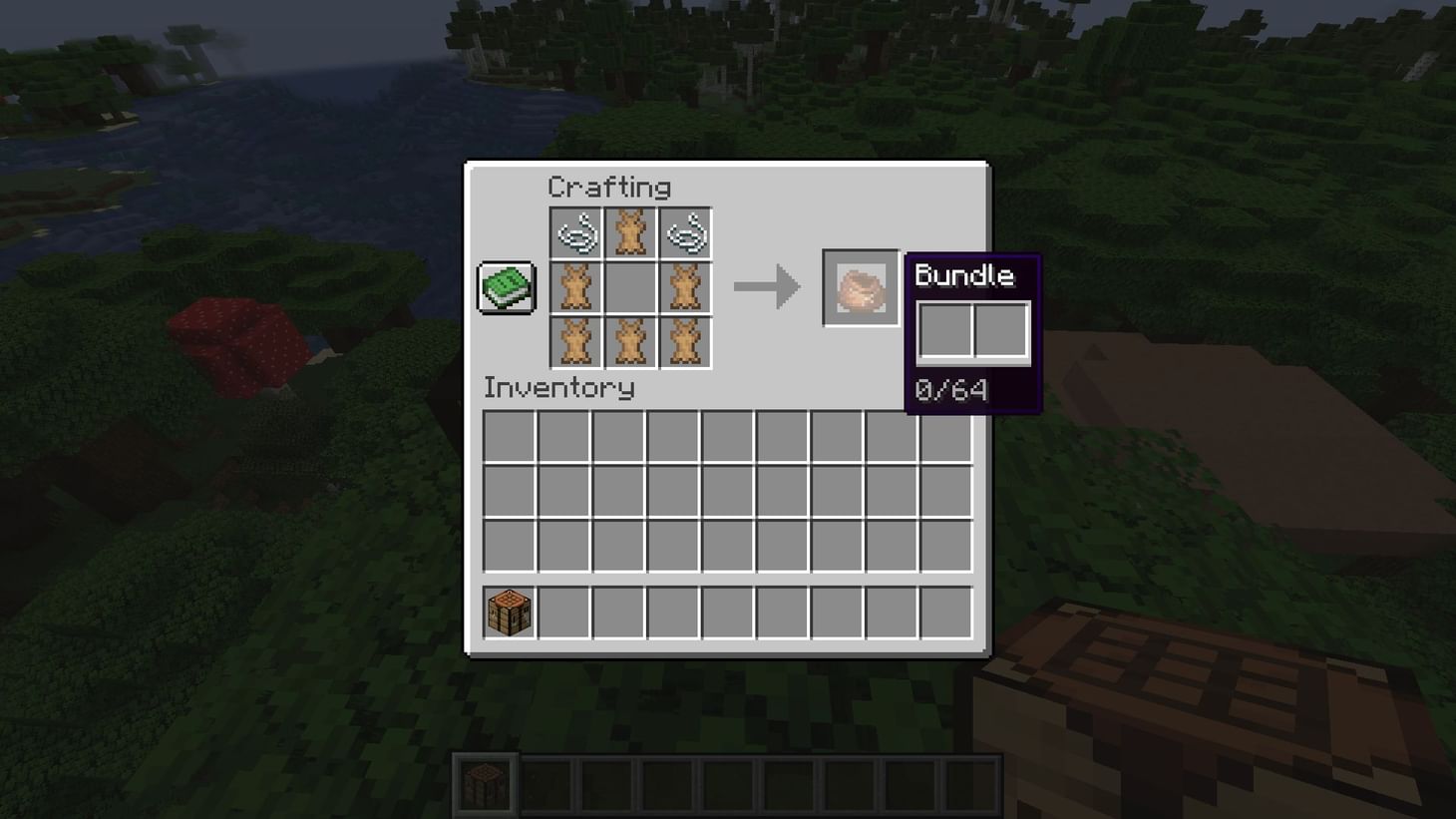The height and width of the screenshot is (819, 1456).
Task: Click the right empty slot in the Bundle tooltip
Action: [x=1001, y=330]
